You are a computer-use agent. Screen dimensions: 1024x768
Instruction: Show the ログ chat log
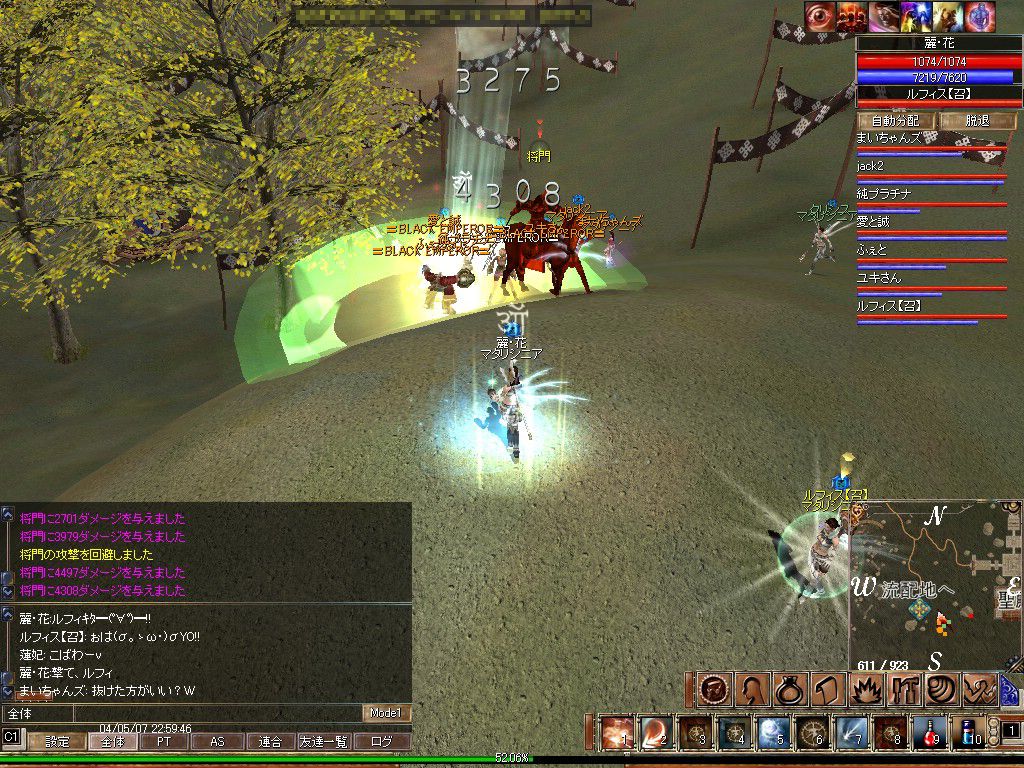[x=382, y=742]
